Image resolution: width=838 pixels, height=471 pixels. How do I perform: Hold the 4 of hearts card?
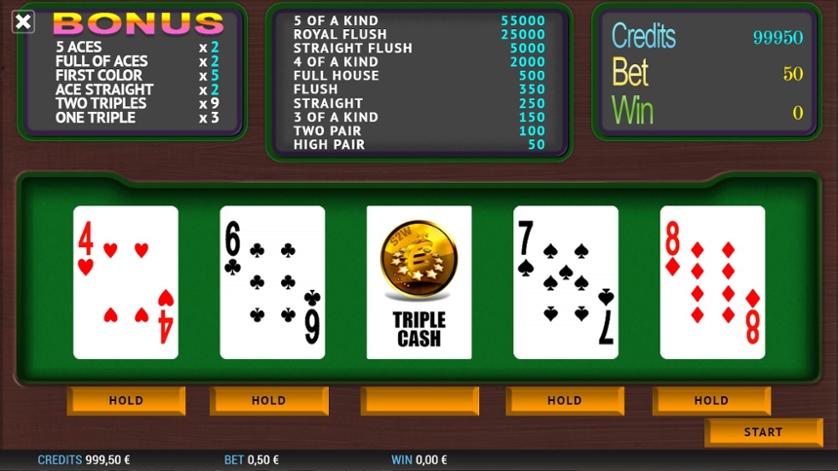[126, 400]
